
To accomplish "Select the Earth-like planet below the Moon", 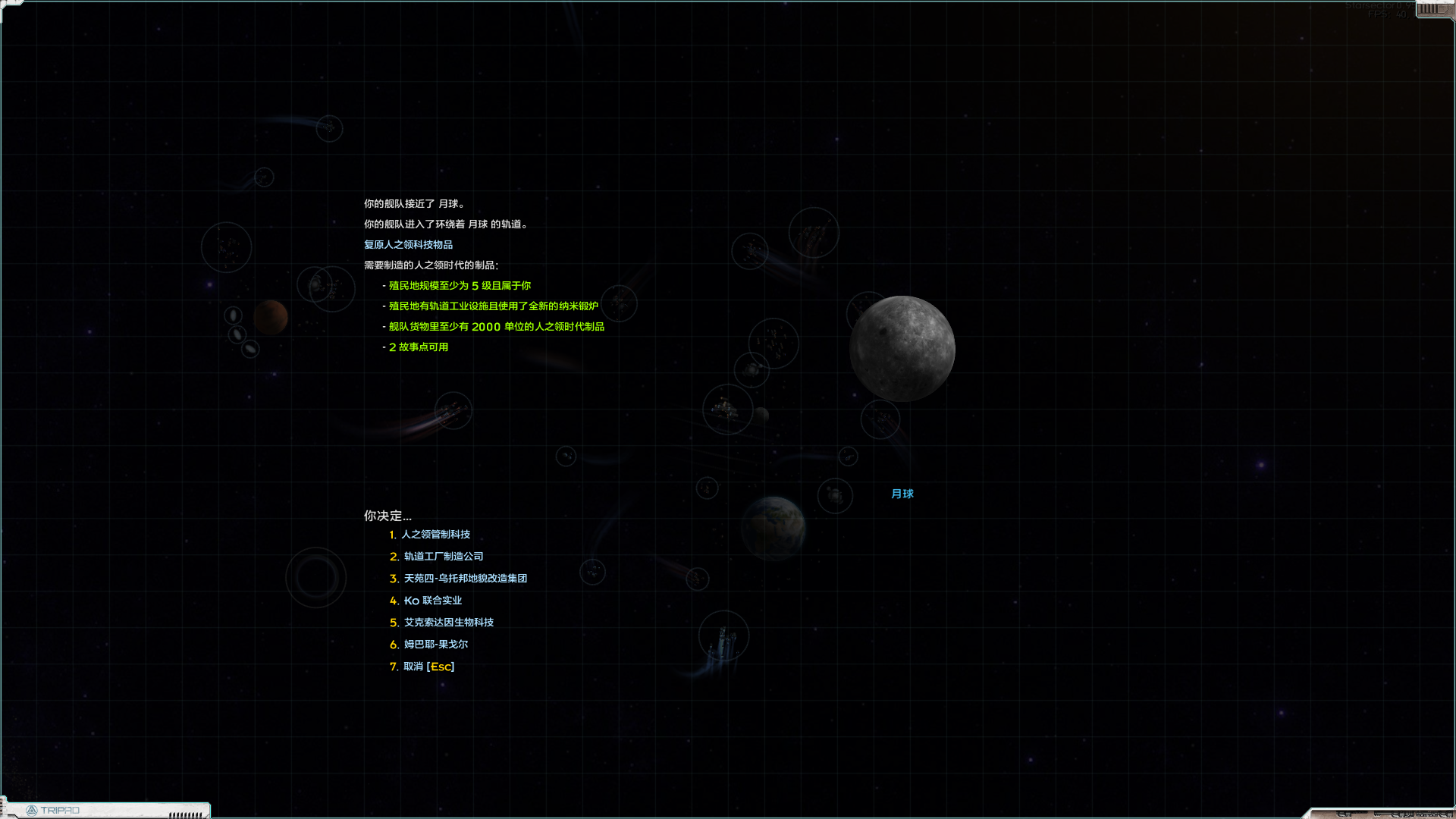I will (773, 529).
